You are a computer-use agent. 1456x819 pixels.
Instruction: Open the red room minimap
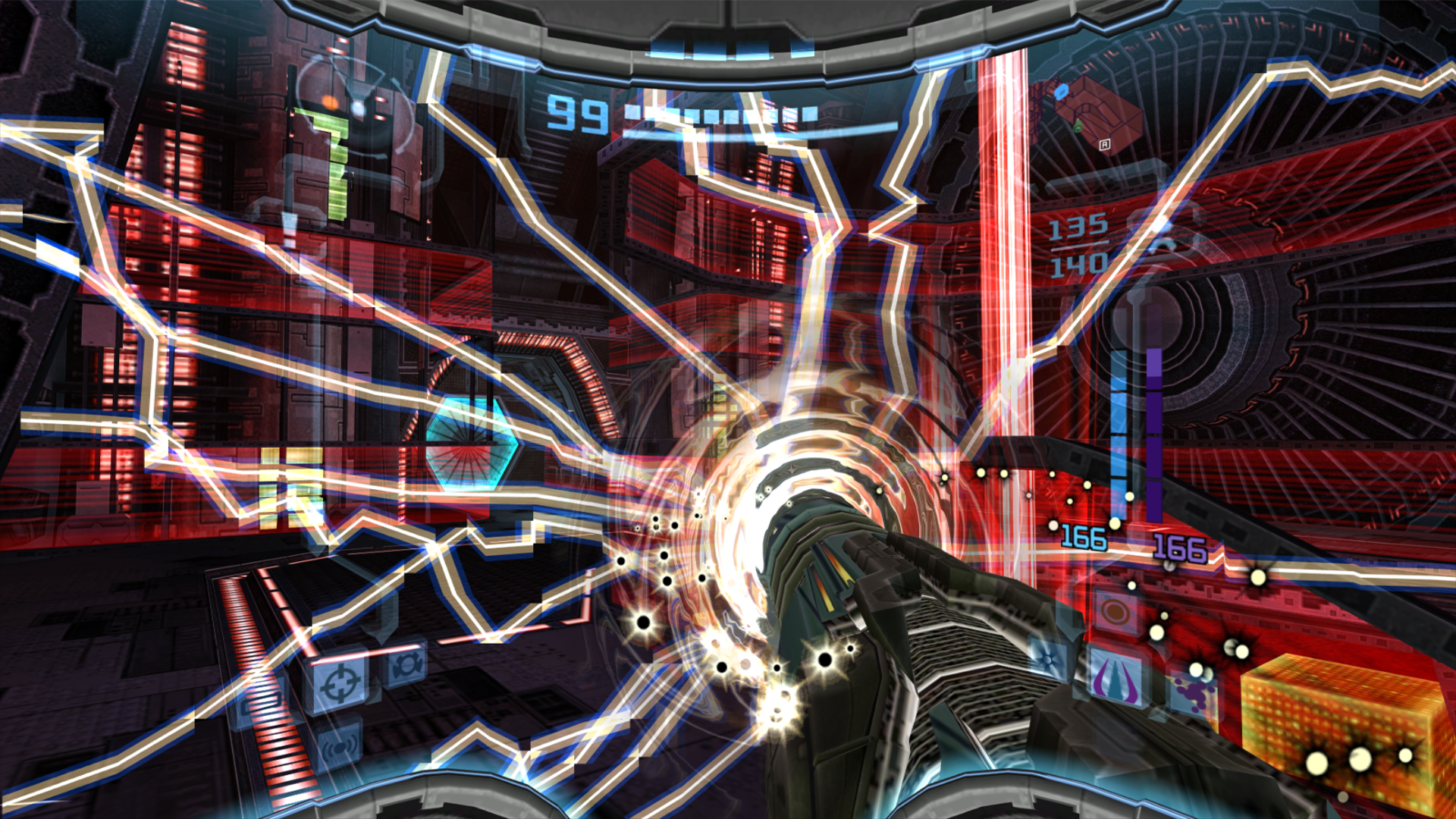point(1093,114)
